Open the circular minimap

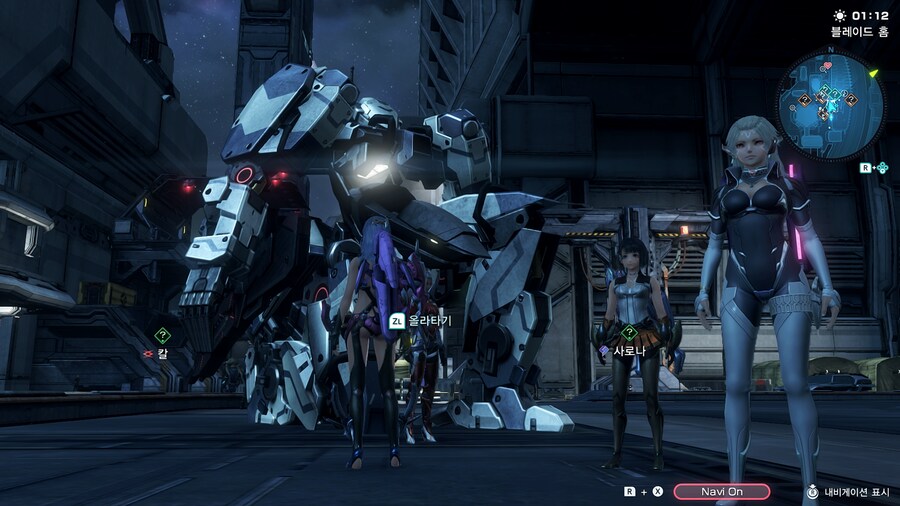coord(830,105)
